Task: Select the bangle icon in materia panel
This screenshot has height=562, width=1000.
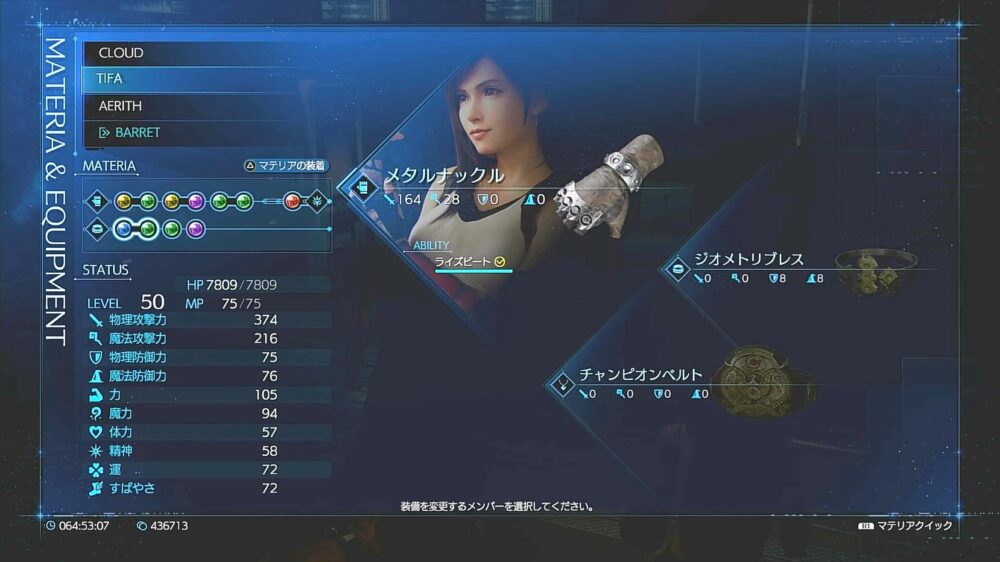Action: [97, 229]
